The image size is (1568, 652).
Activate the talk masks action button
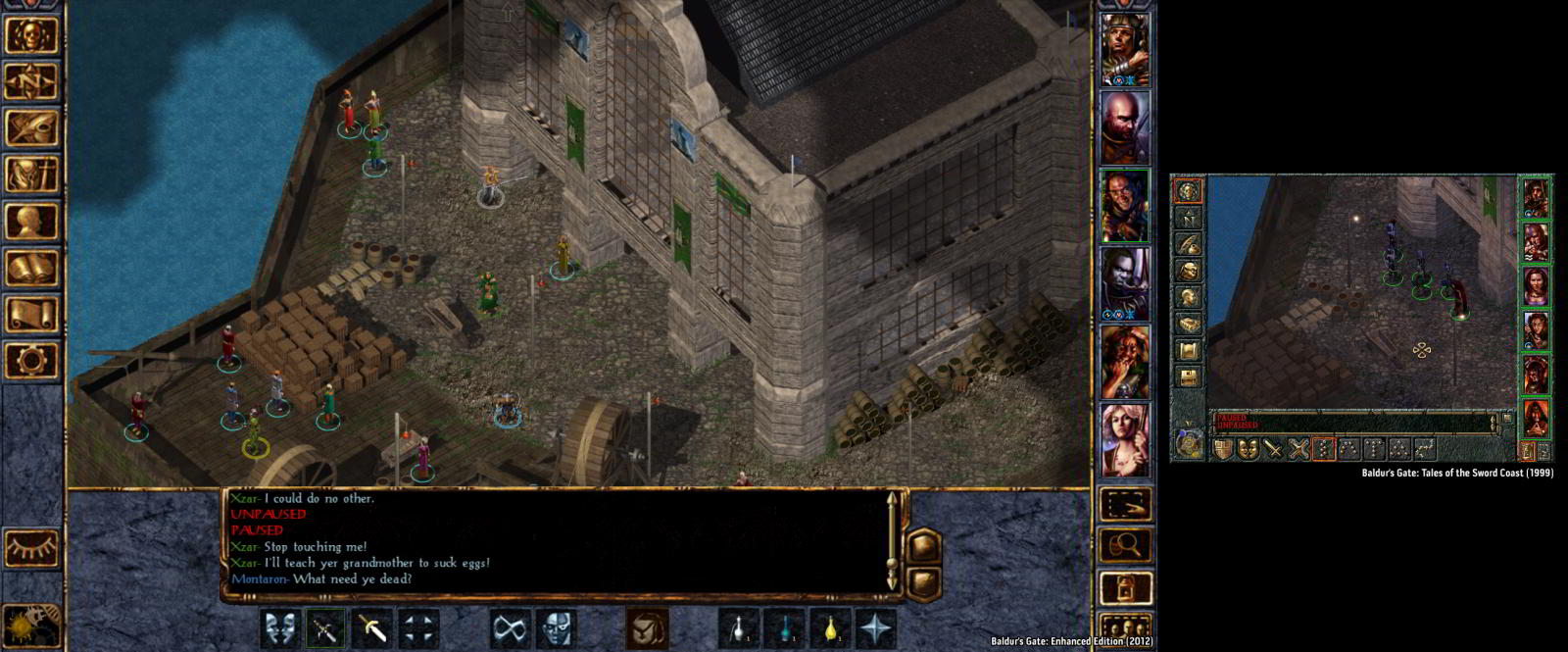pos(281,628)
